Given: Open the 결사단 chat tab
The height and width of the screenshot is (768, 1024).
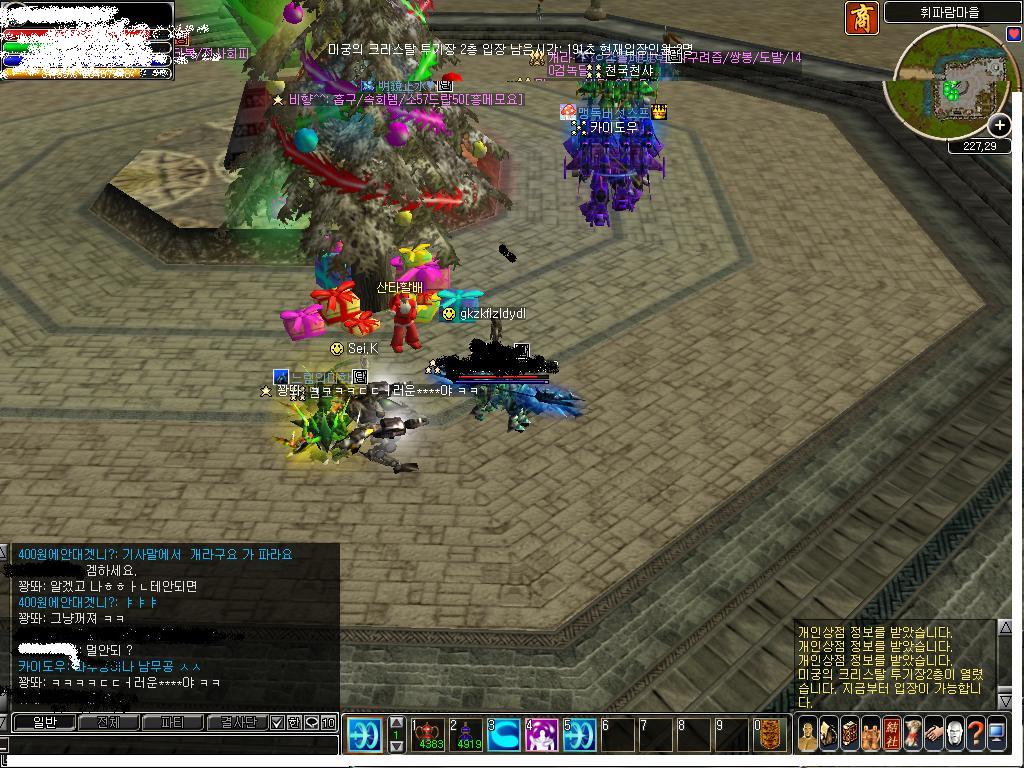Looking at the screenshot, I should pos(237,722).
